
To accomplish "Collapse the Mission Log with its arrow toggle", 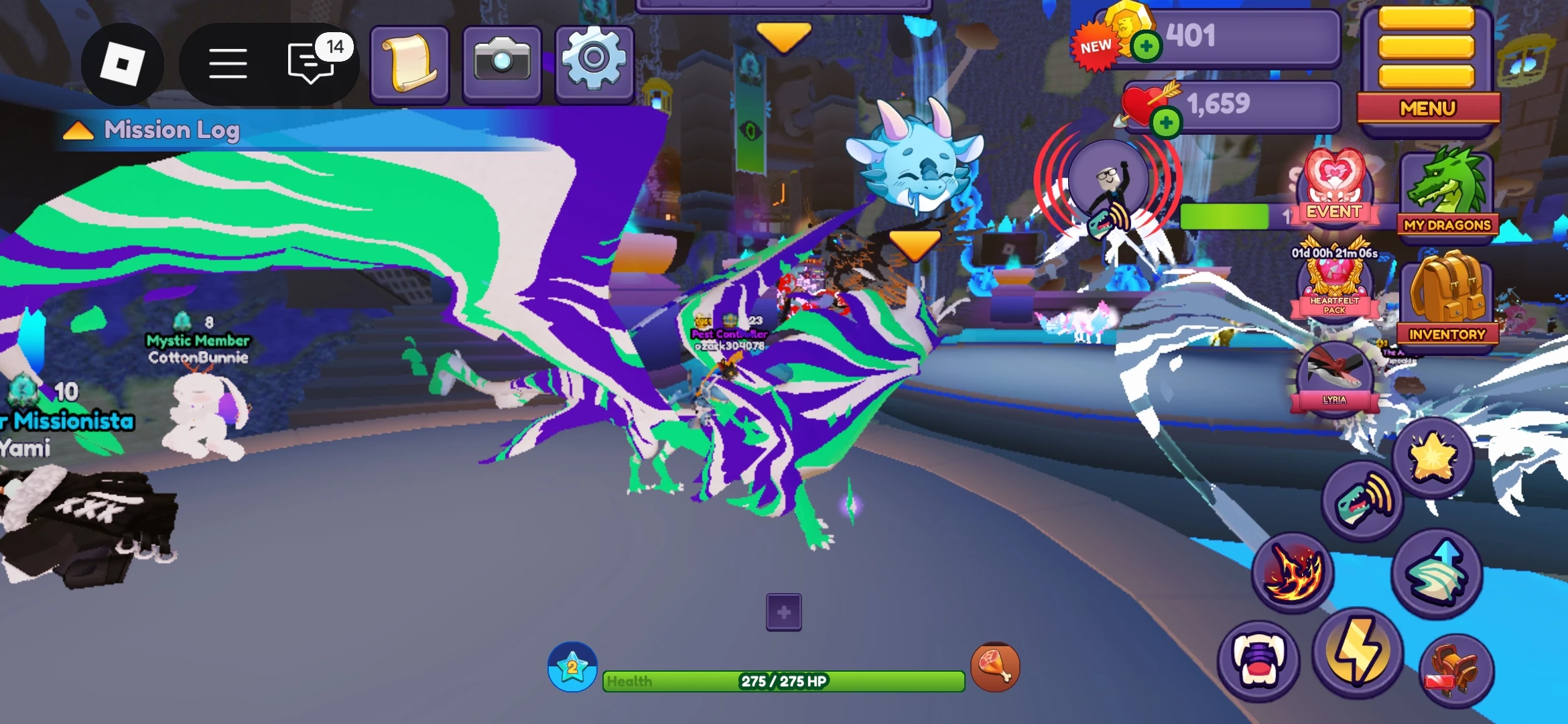I will [78, 130].
